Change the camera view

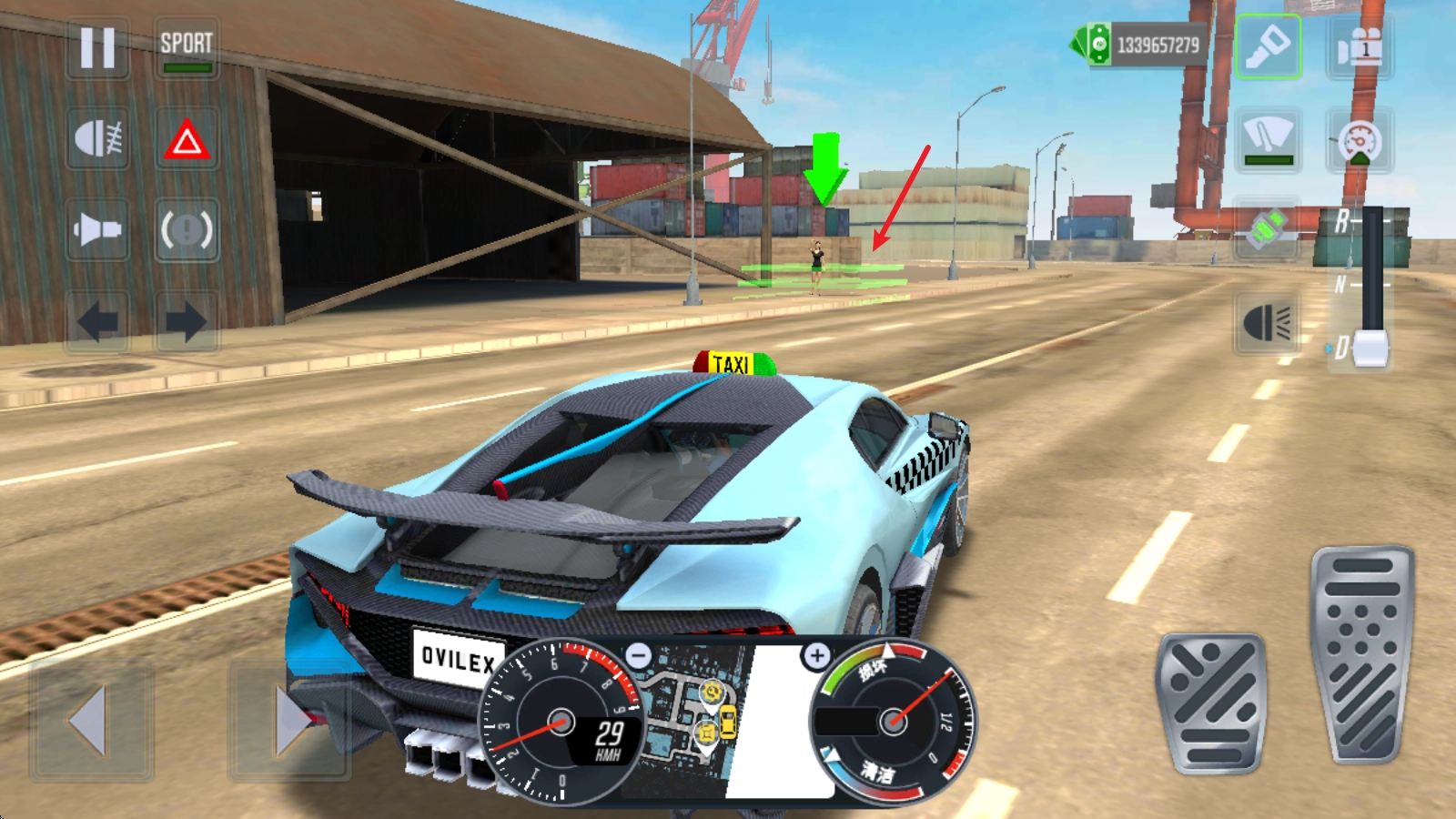point(1360,46)
